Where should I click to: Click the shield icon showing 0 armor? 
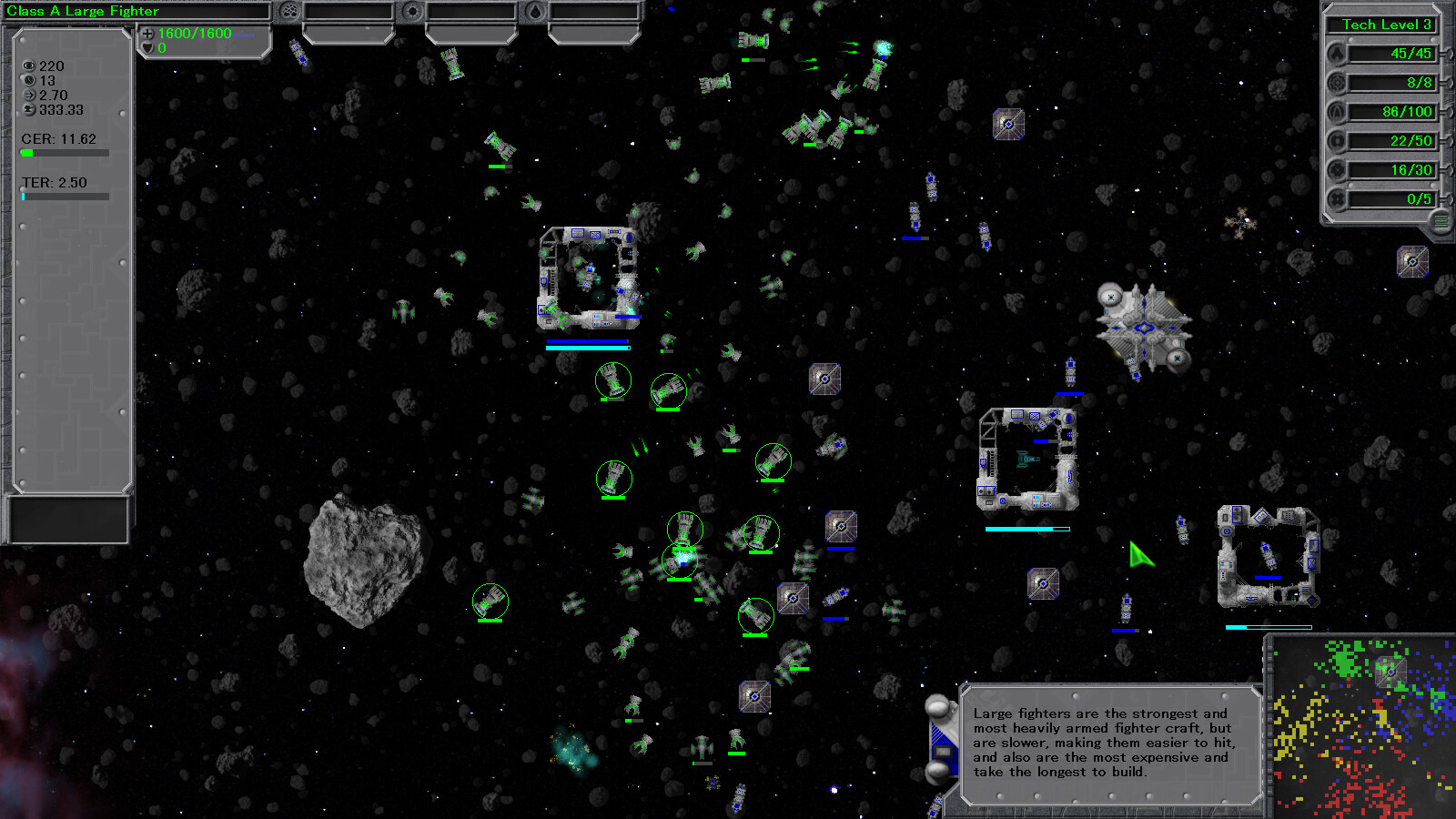(x=147, y=48)
